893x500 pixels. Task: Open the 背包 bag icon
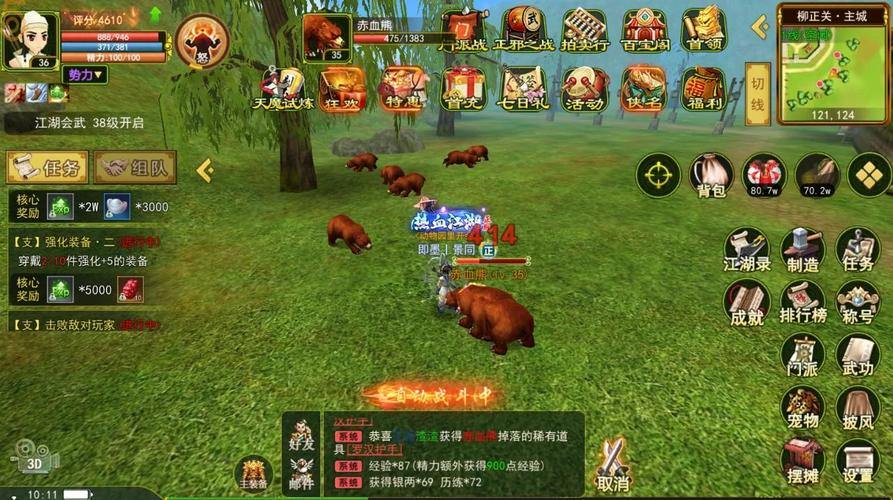pyautogui.click(x=710, y=175)
